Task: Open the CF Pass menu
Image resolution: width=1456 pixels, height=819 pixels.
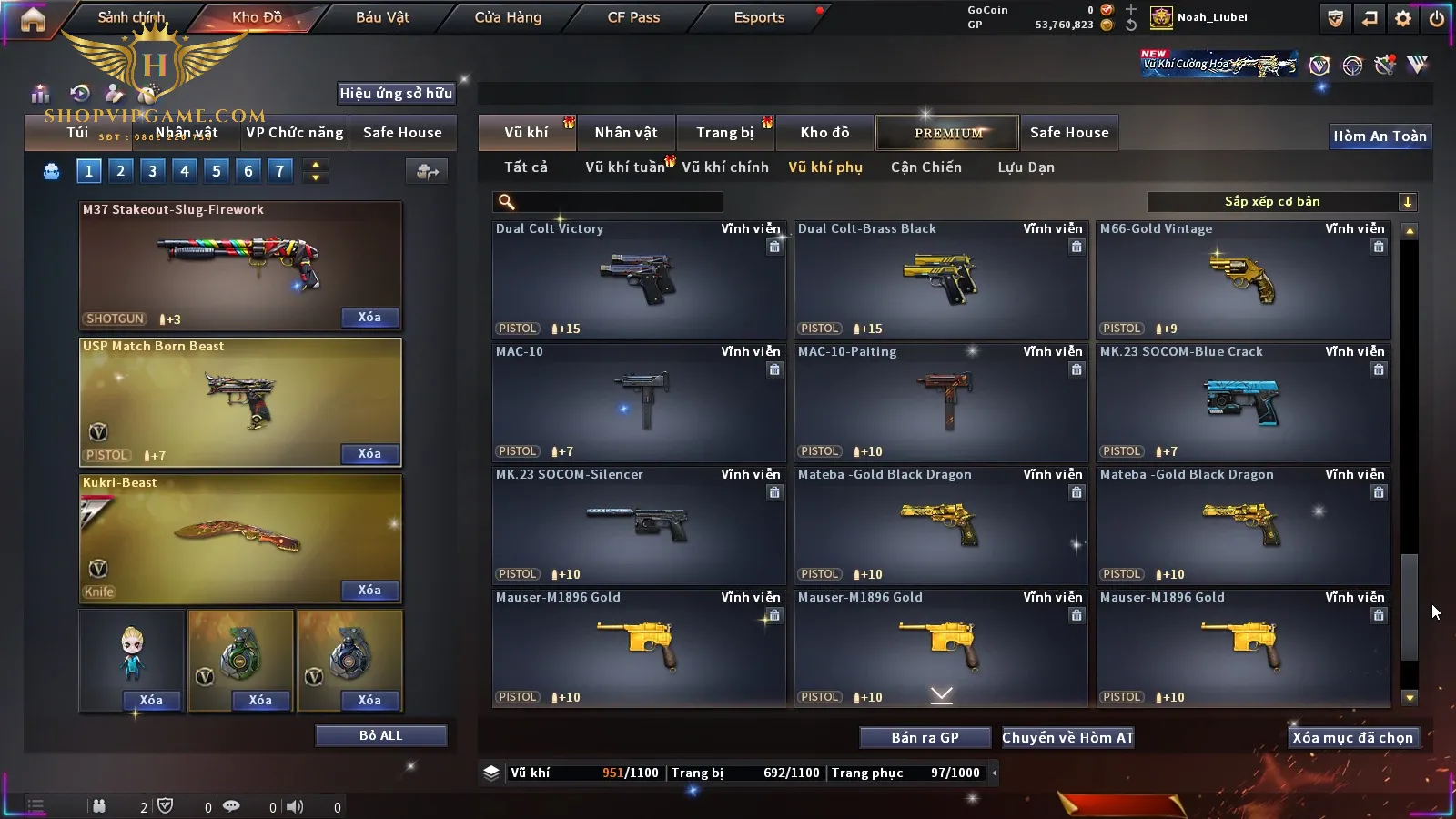Action: tap(633, 17)
